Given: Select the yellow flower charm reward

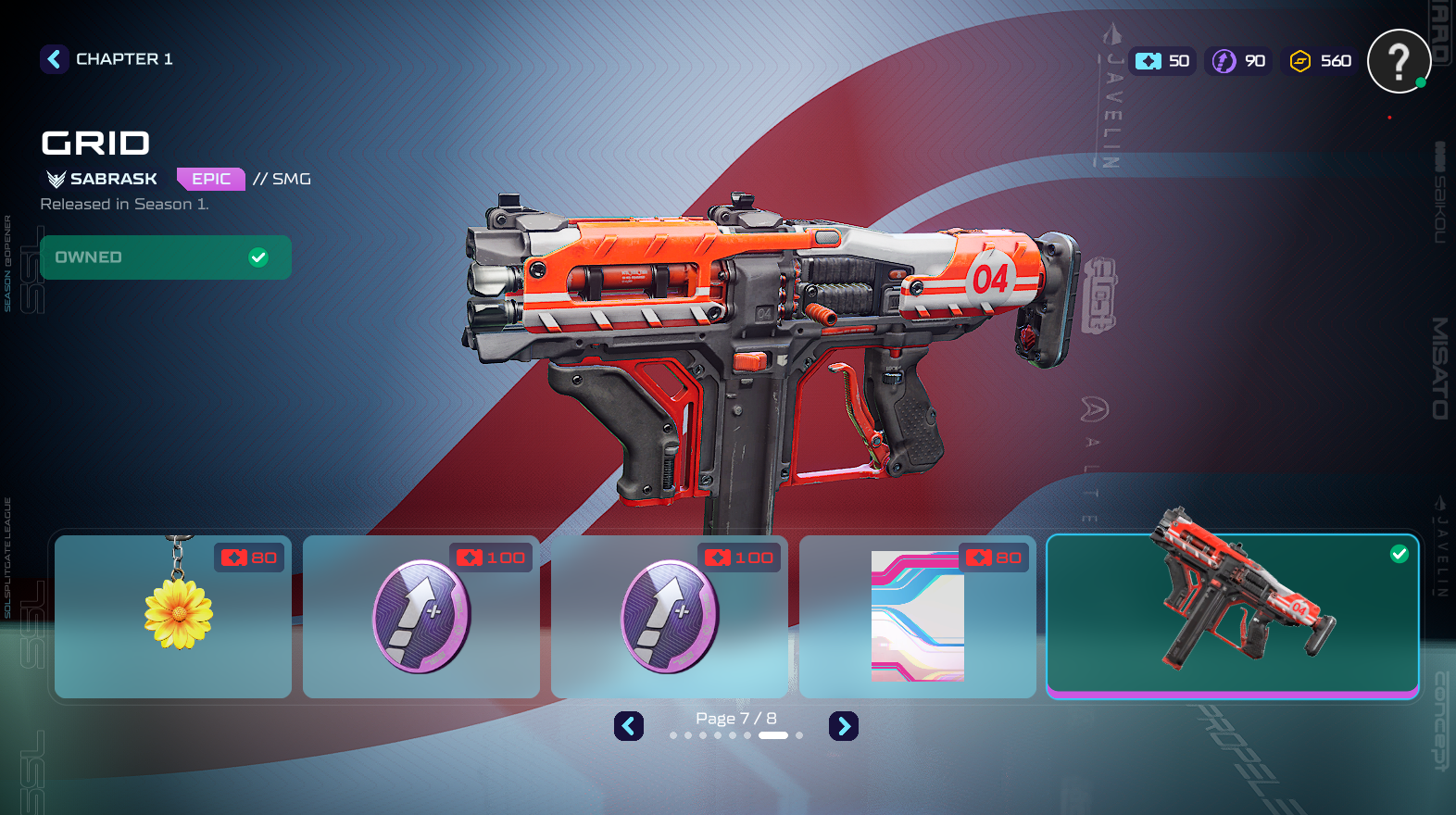Looking at the screenshot, I should 173,617.
